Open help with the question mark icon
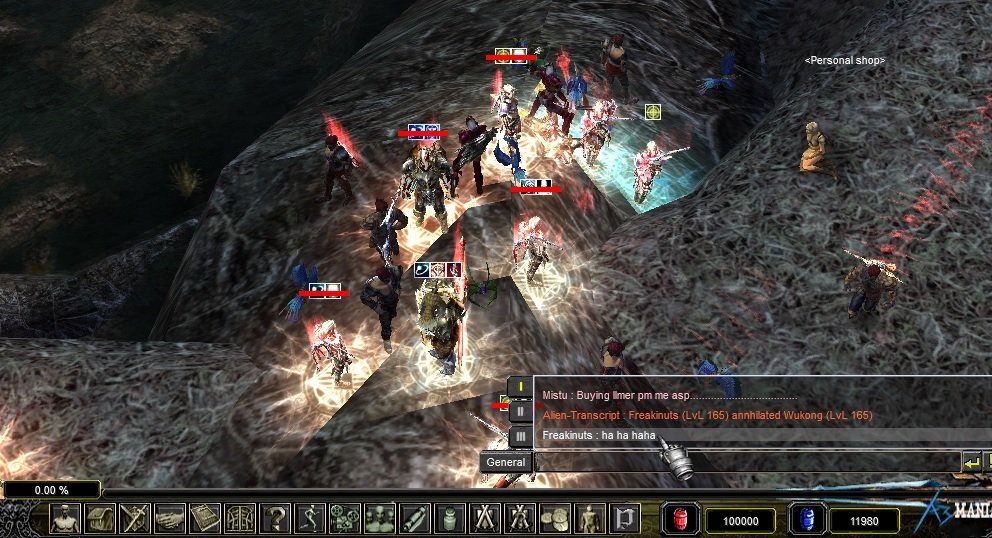 pos(275,518)
